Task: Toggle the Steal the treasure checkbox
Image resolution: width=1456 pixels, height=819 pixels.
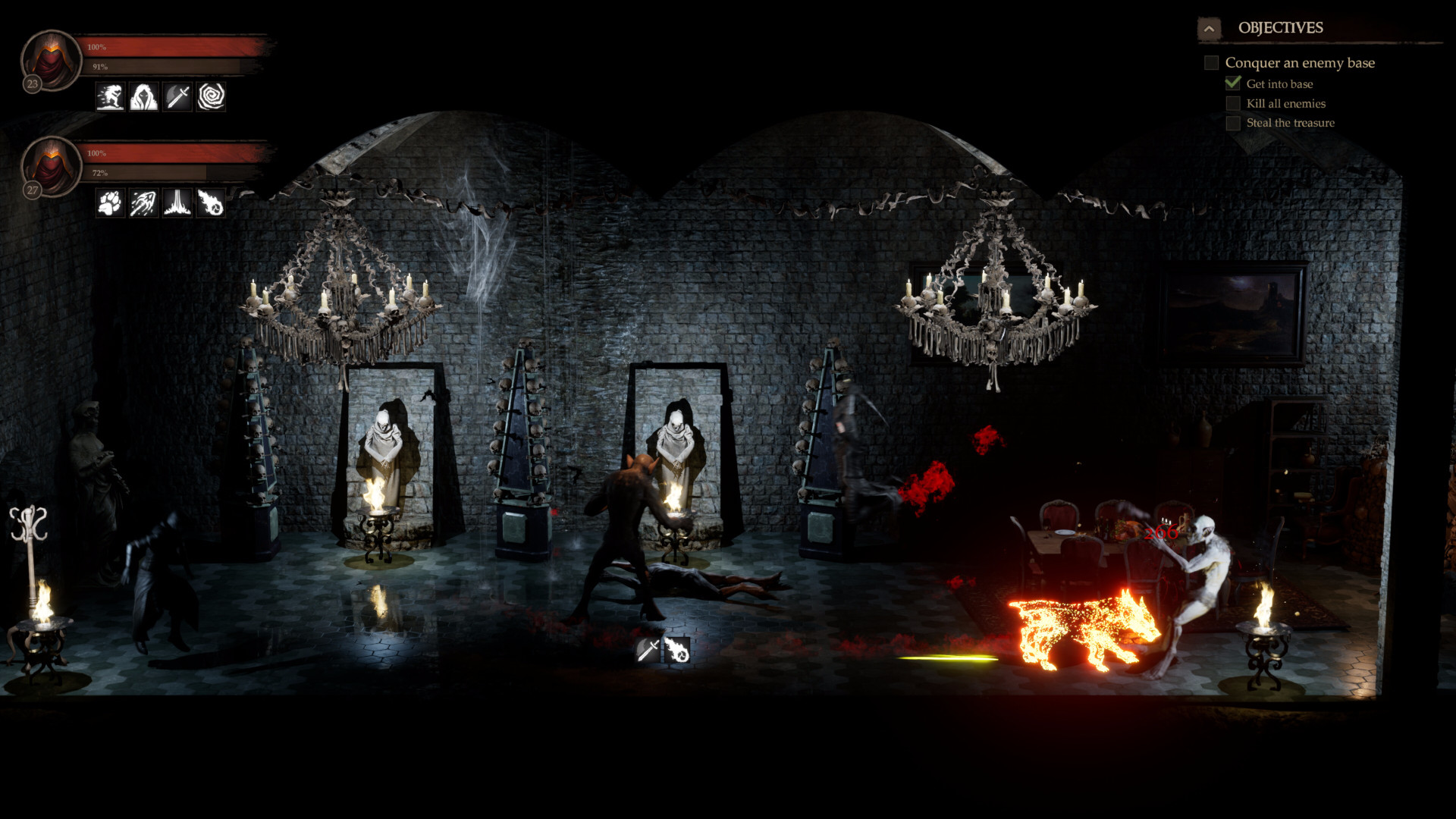Action: pos(1233,123)
